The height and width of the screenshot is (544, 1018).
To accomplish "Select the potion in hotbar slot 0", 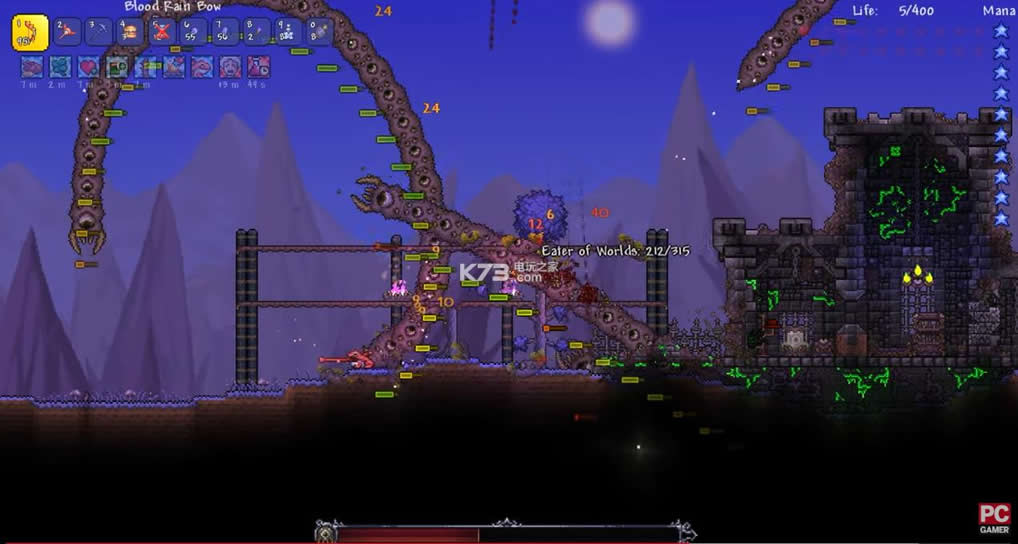I will pyautogui.click(x=320, y=32).
